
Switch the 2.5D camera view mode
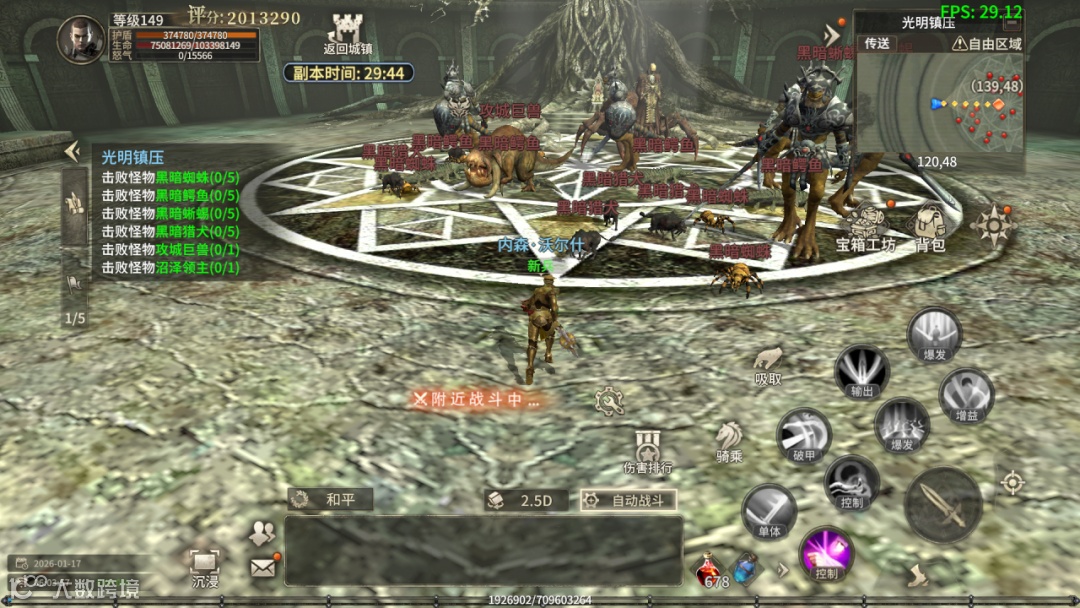pyautogui.click(x=527, y=500)
